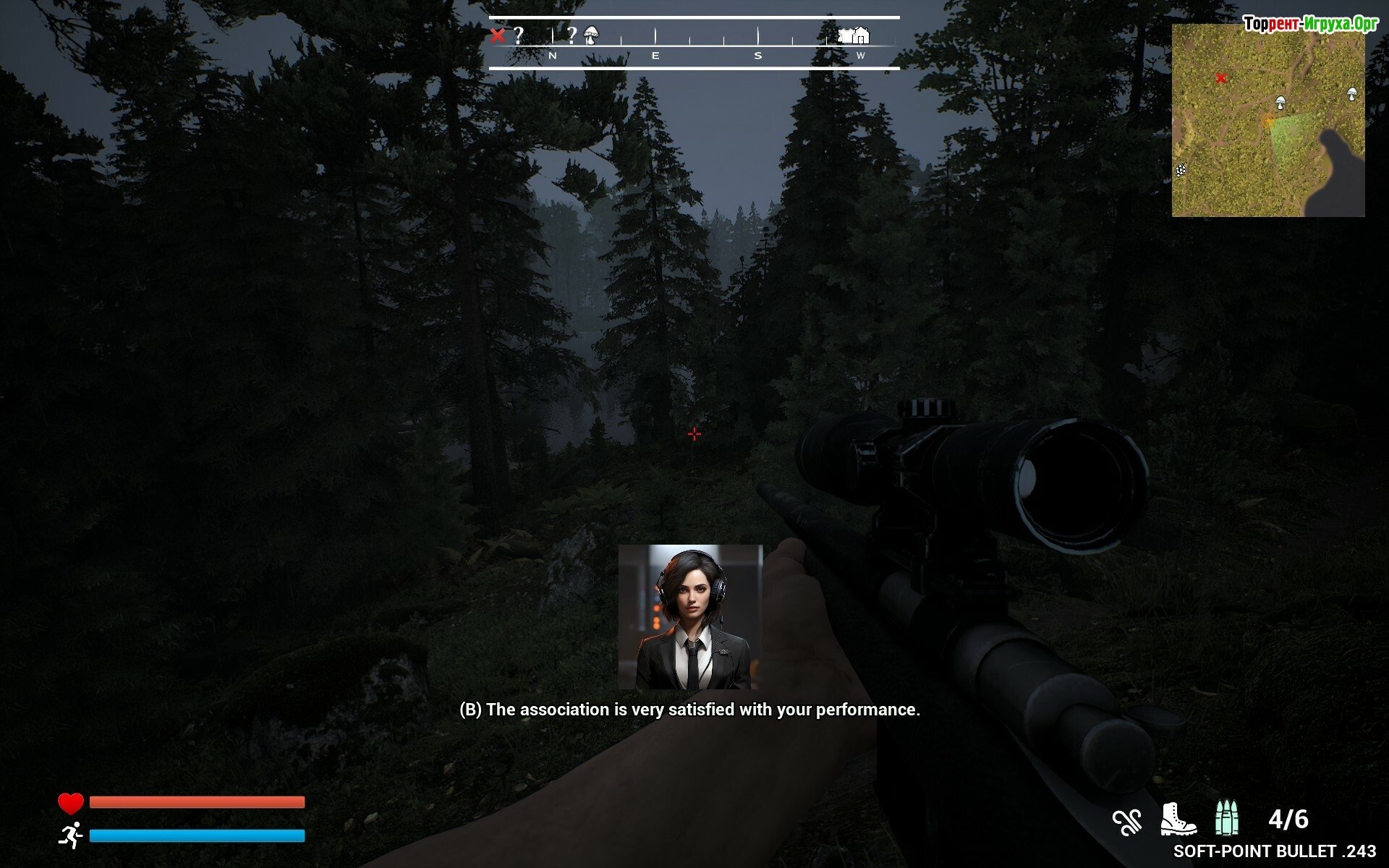Open the Торрент-Игруха.Орг watermark link
This screenshot has width=1389, height=868.
coord(1310,24)
